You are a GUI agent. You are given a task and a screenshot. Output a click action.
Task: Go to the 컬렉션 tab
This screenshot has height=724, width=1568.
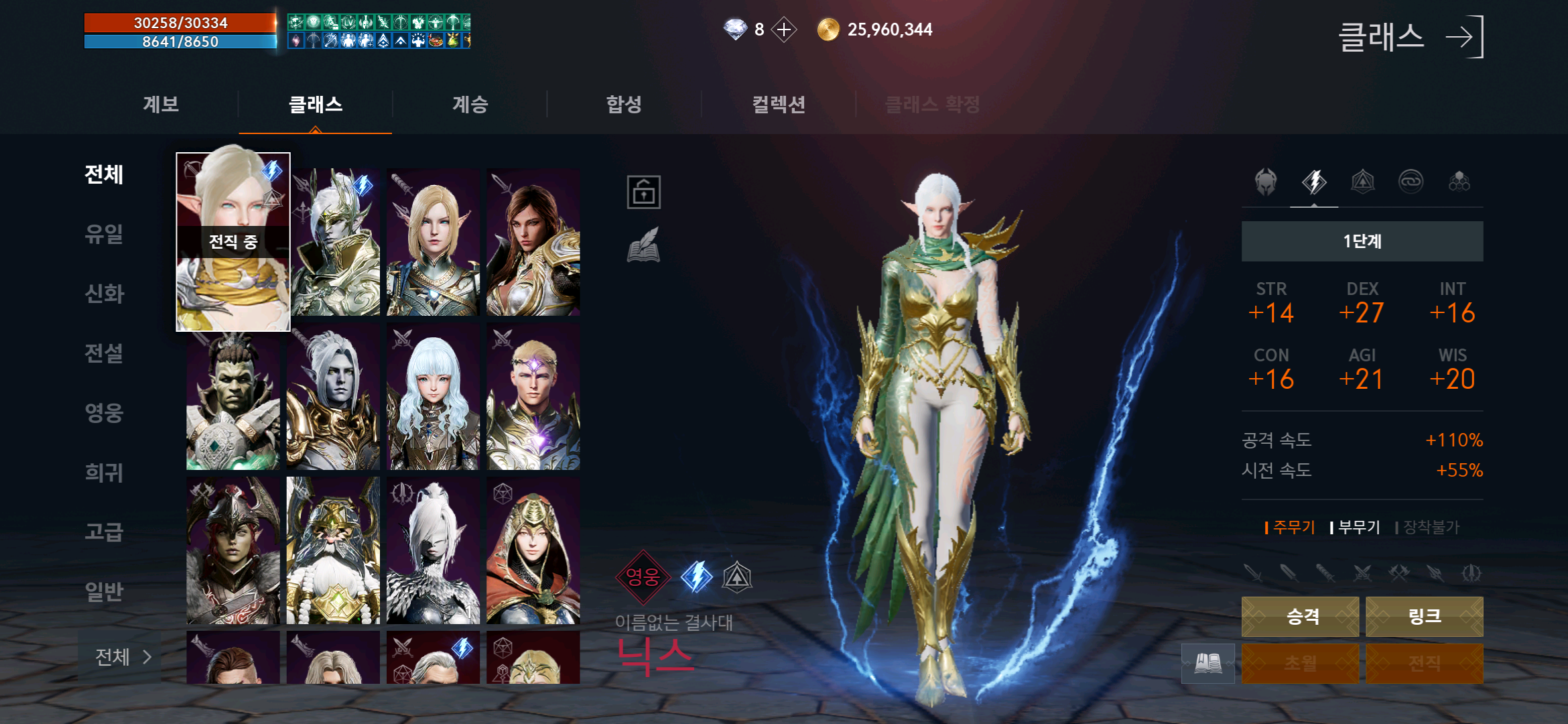(x=778, y=105)
